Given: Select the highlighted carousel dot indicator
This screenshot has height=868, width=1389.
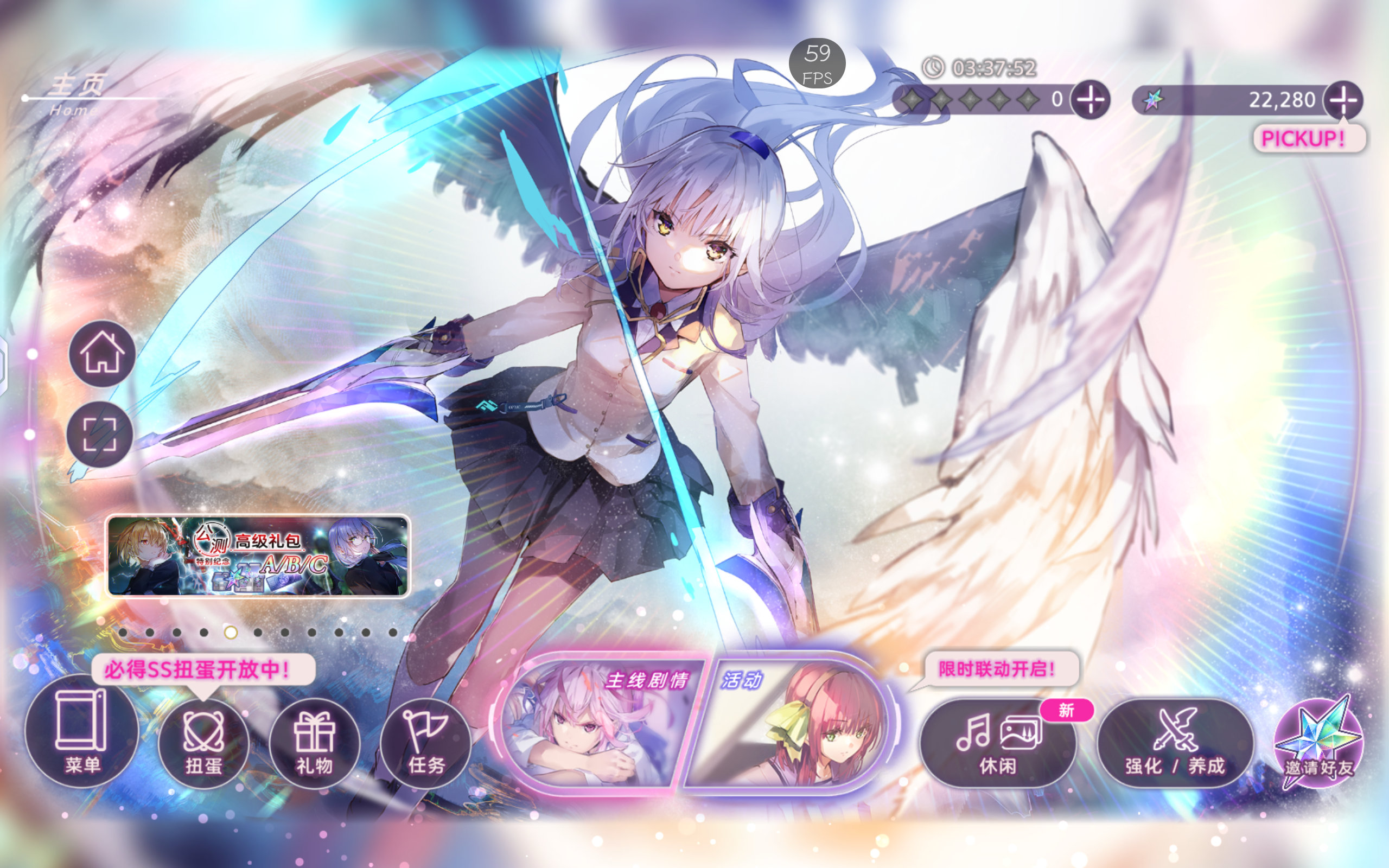Looking at the screenshot, I should [x=230, y=631].
